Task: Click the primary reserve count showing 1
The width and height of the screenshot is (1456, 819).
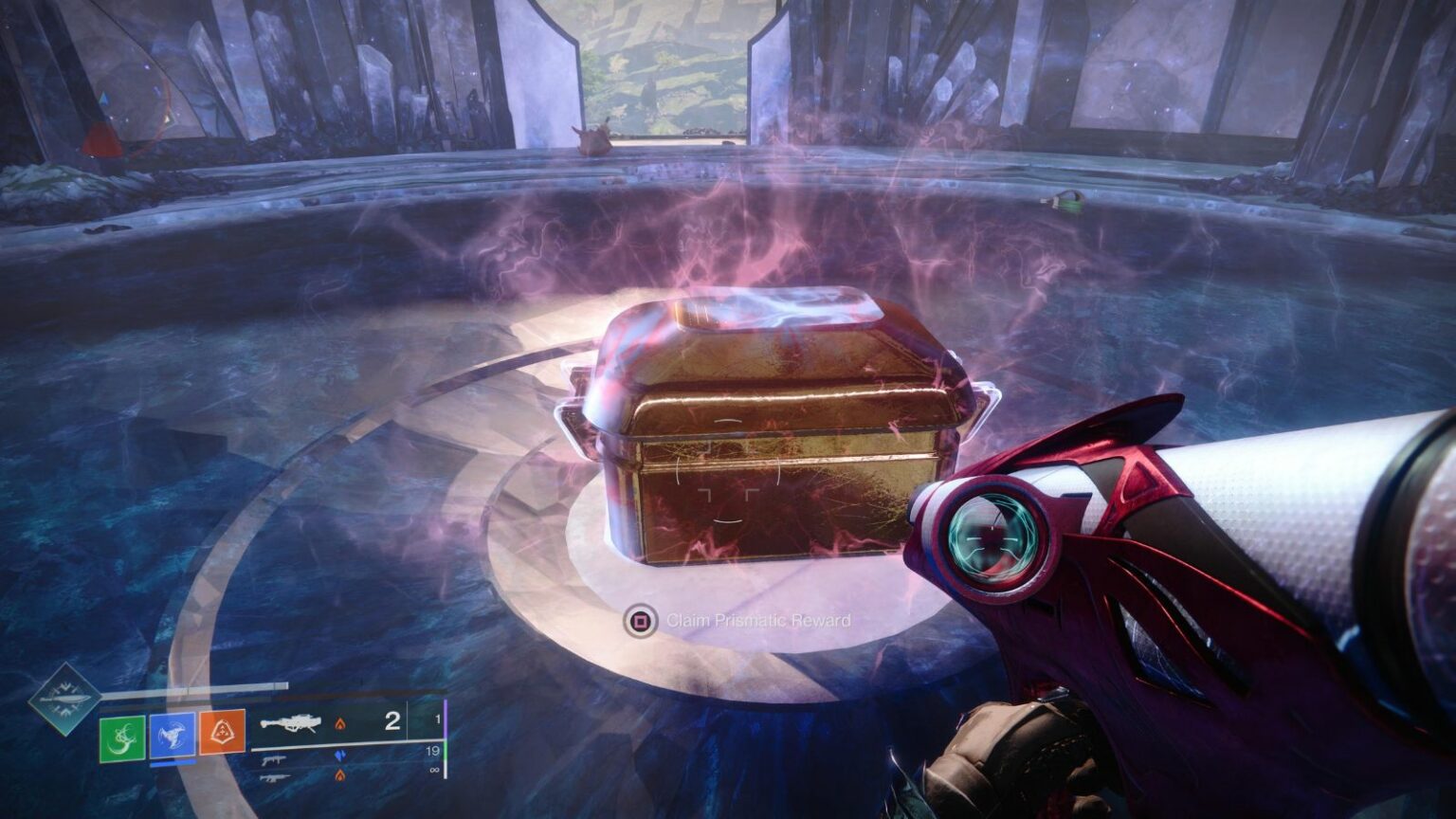Action: 438,719
